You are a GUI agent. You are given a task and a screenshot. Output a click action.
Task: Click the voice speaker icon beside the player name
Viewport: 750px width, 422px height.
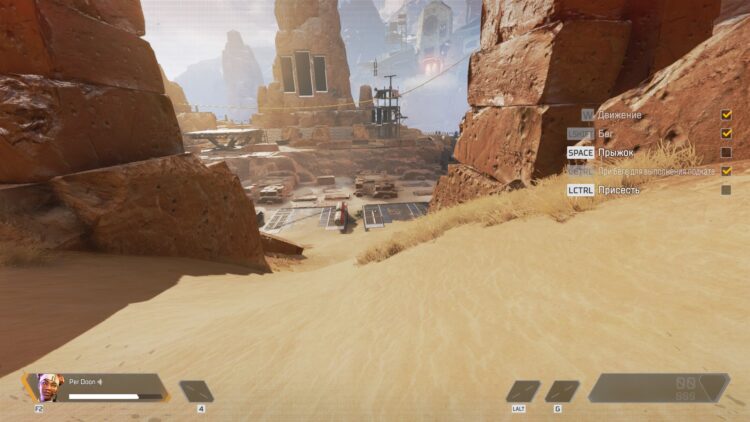99,381
